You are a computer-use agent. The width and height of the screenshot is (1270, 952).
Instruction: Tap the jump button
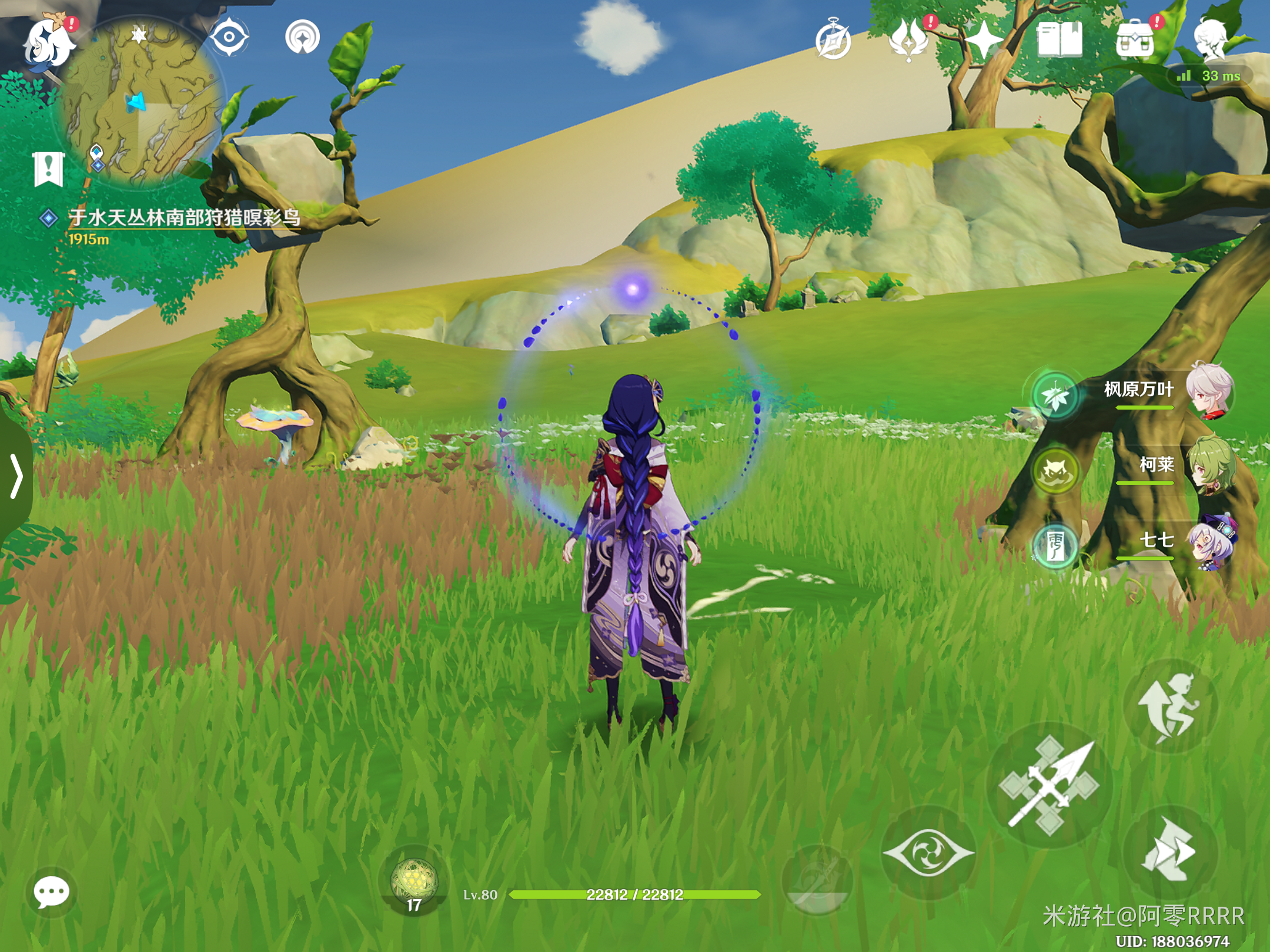coord(1170,706)
